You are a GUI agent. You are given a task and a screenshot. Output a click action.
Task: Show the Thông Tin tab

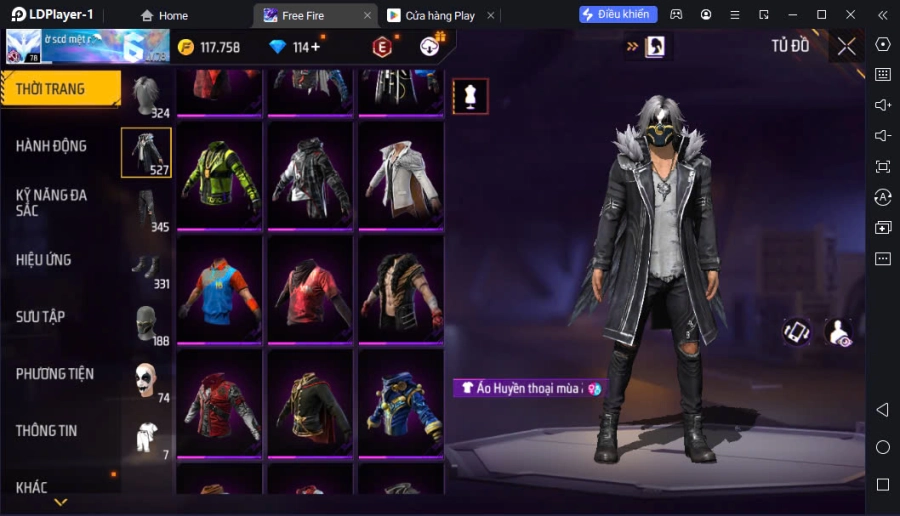coord(47,431)
